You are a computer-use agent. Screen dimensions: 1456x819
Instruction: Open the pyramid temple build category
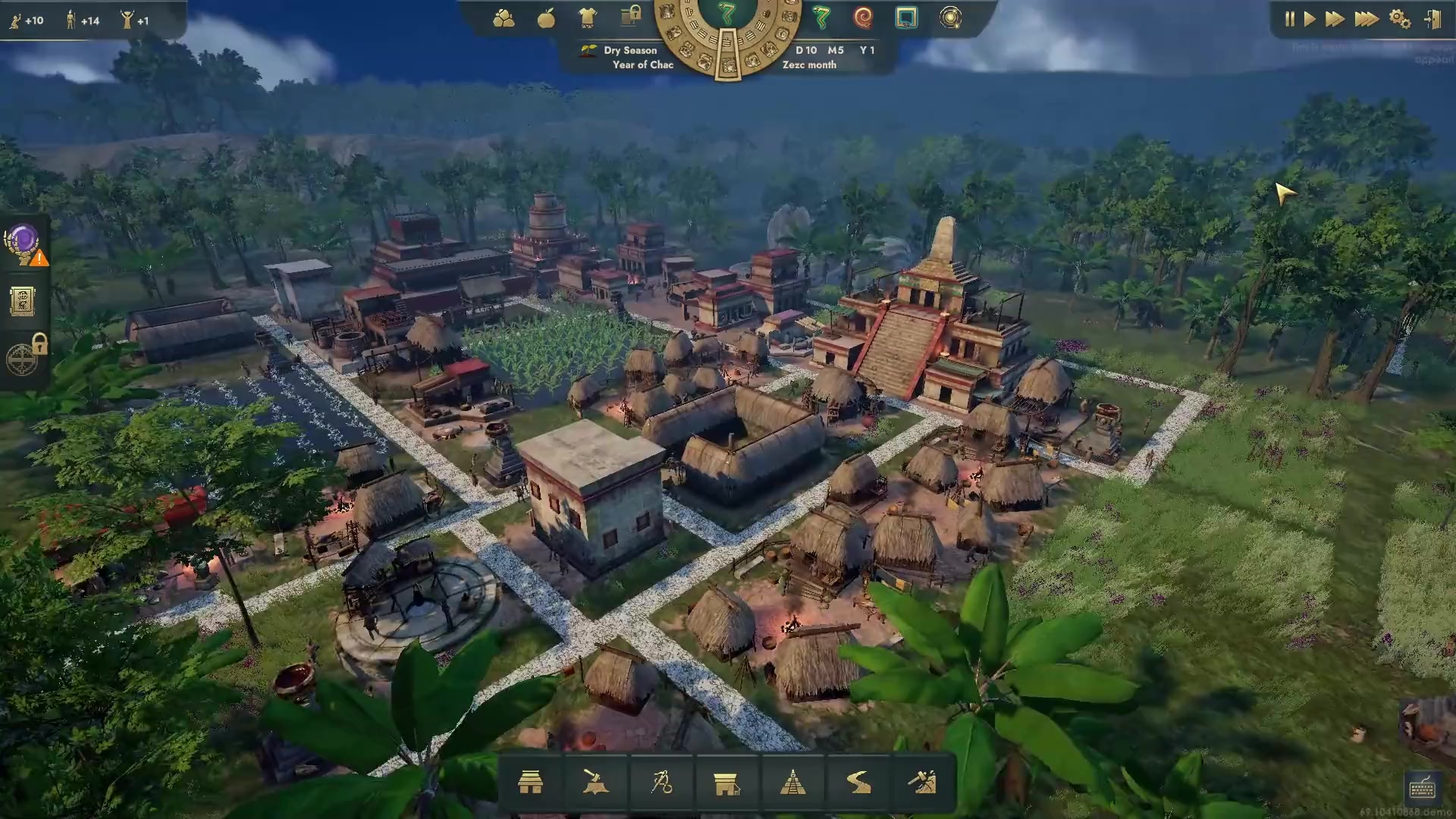792,783
